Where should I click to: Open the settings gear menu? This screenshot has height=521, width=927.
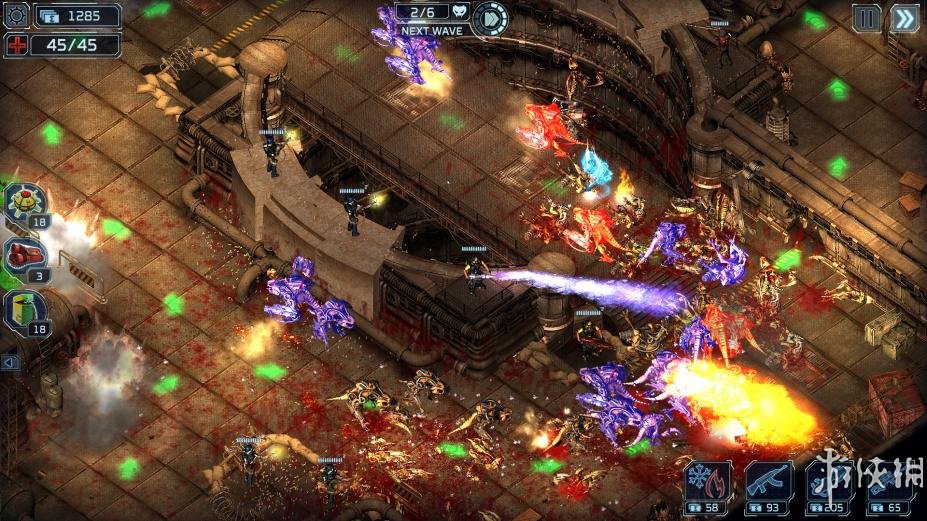17,16
